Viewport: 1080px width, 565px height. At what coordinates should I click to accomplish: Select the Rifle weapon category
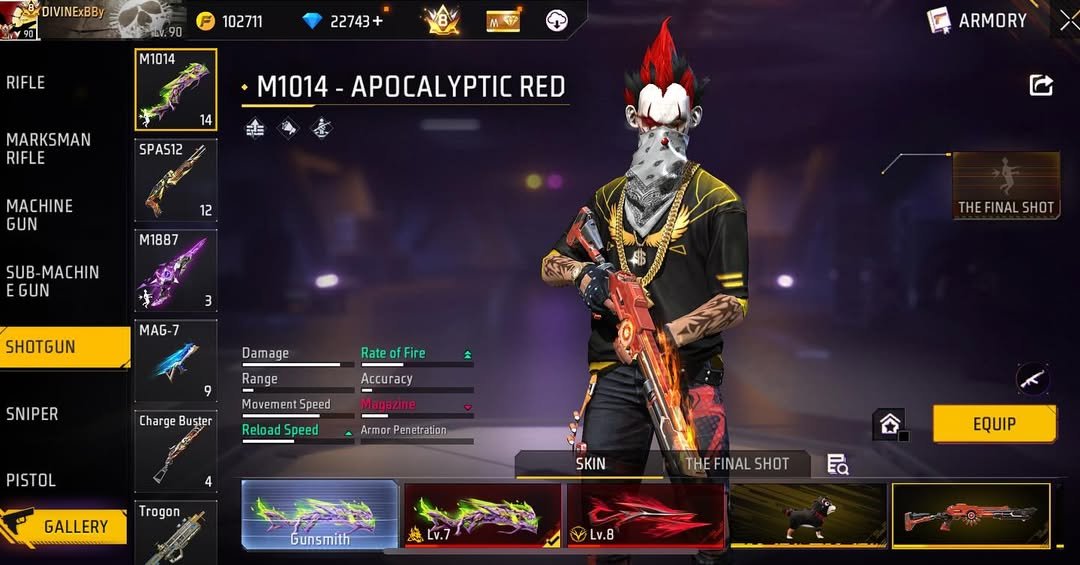pyautogui.click(x=27, y=83)
